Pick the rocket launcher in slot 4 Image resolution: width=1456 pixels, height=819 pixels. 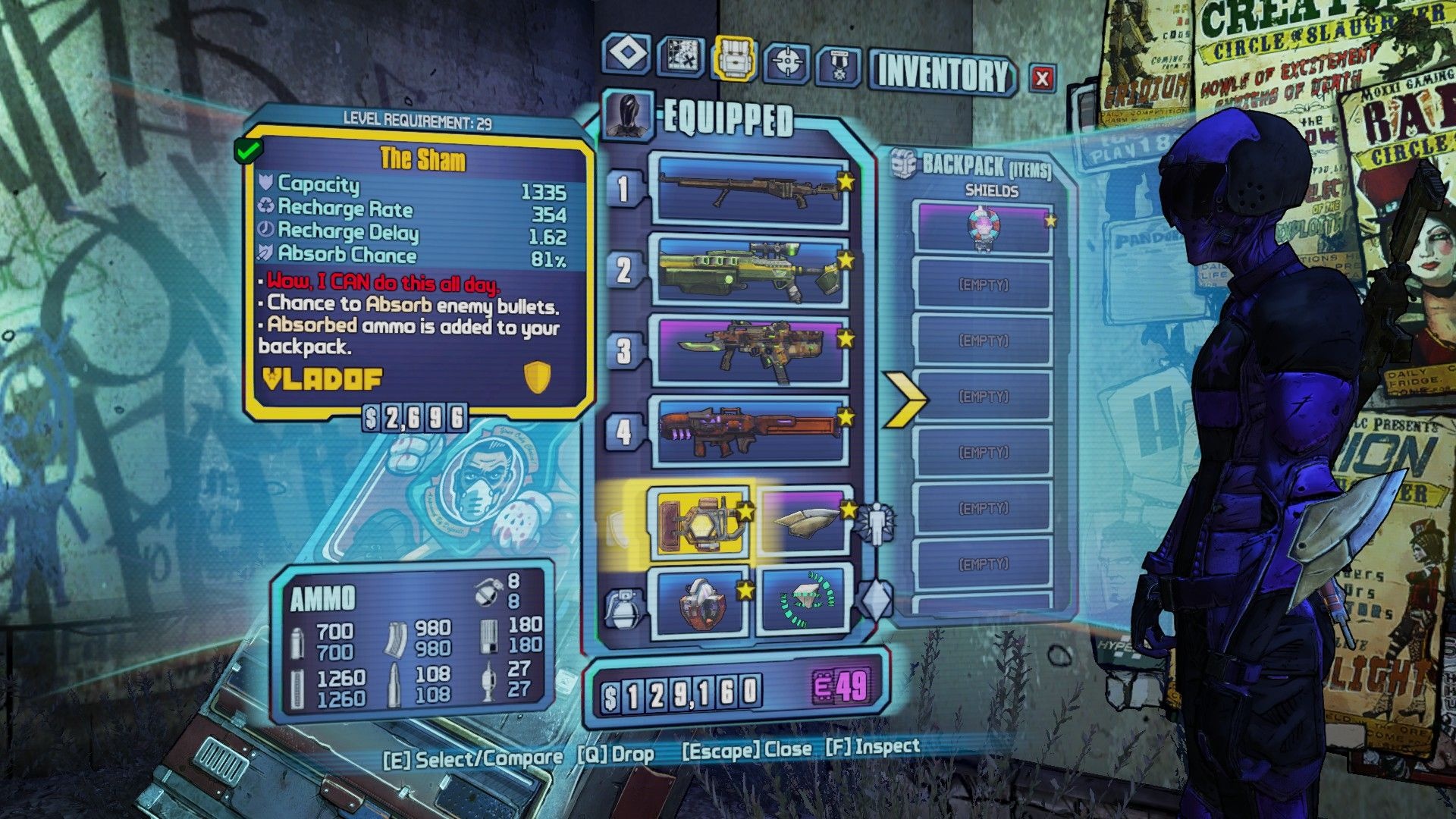pyautogui.click(x=751, y=431)
